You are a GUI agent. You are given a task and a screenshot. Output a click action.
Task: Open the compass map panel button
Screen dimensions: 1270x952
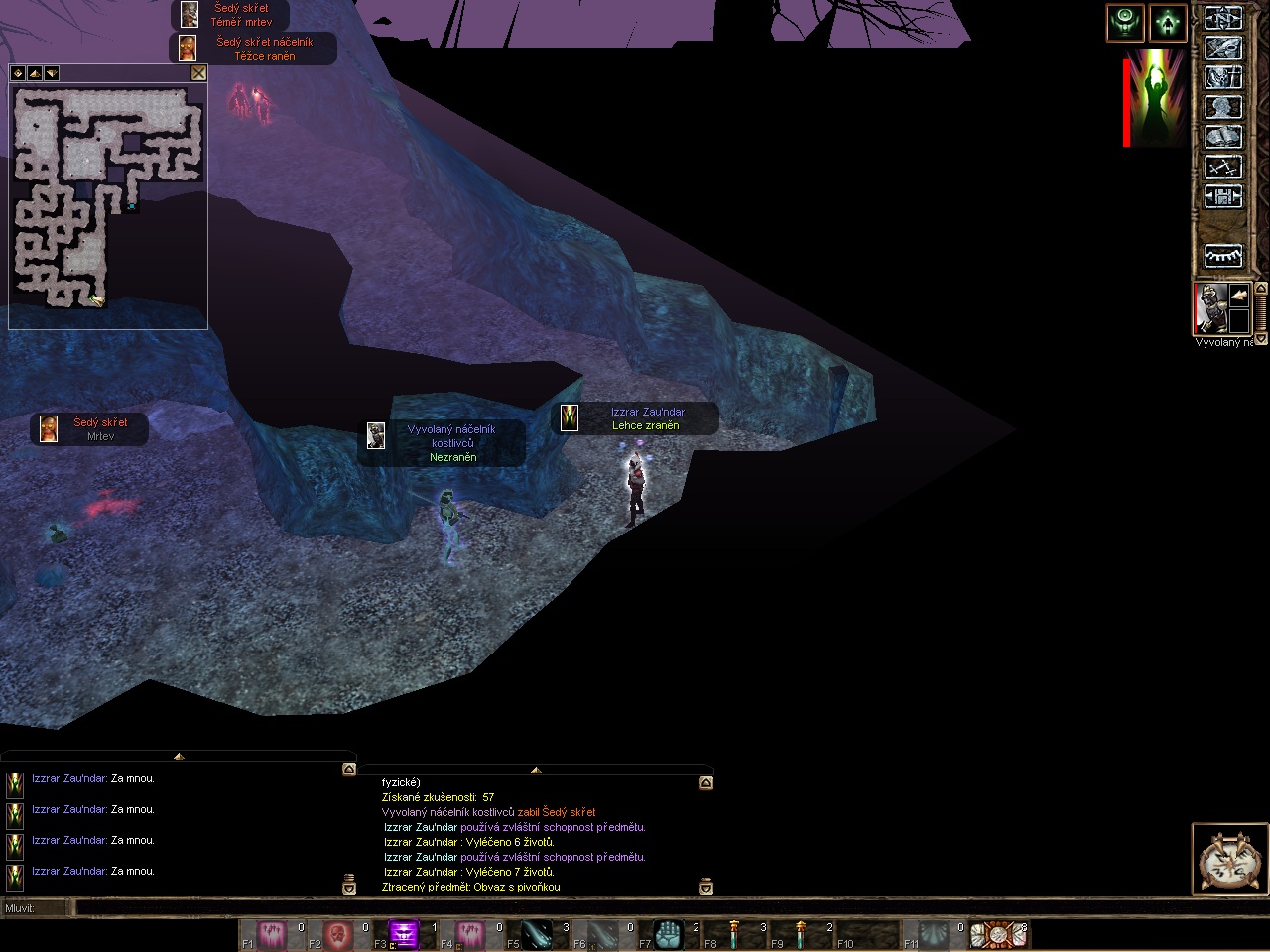1222,18
